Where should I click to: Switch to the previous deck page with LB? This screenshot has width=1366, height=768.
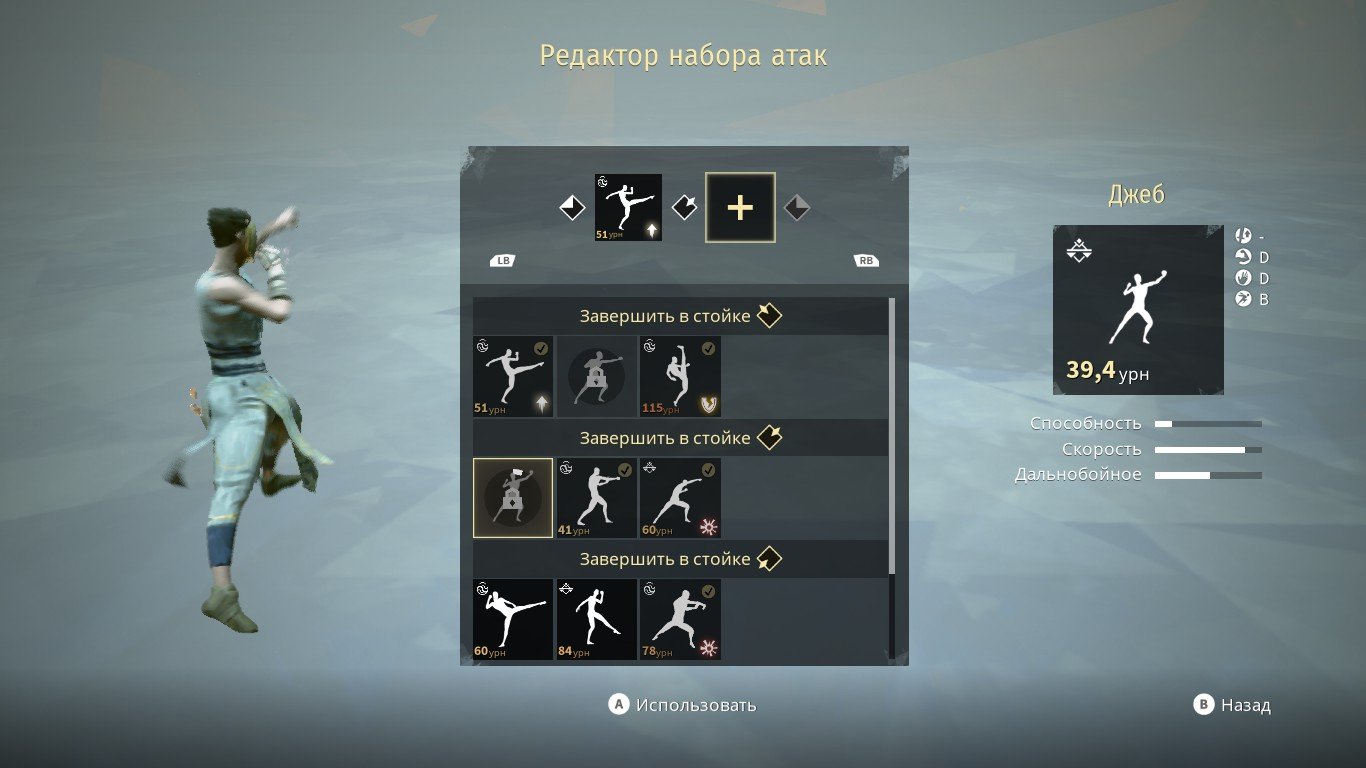click(x=503, y=260)
